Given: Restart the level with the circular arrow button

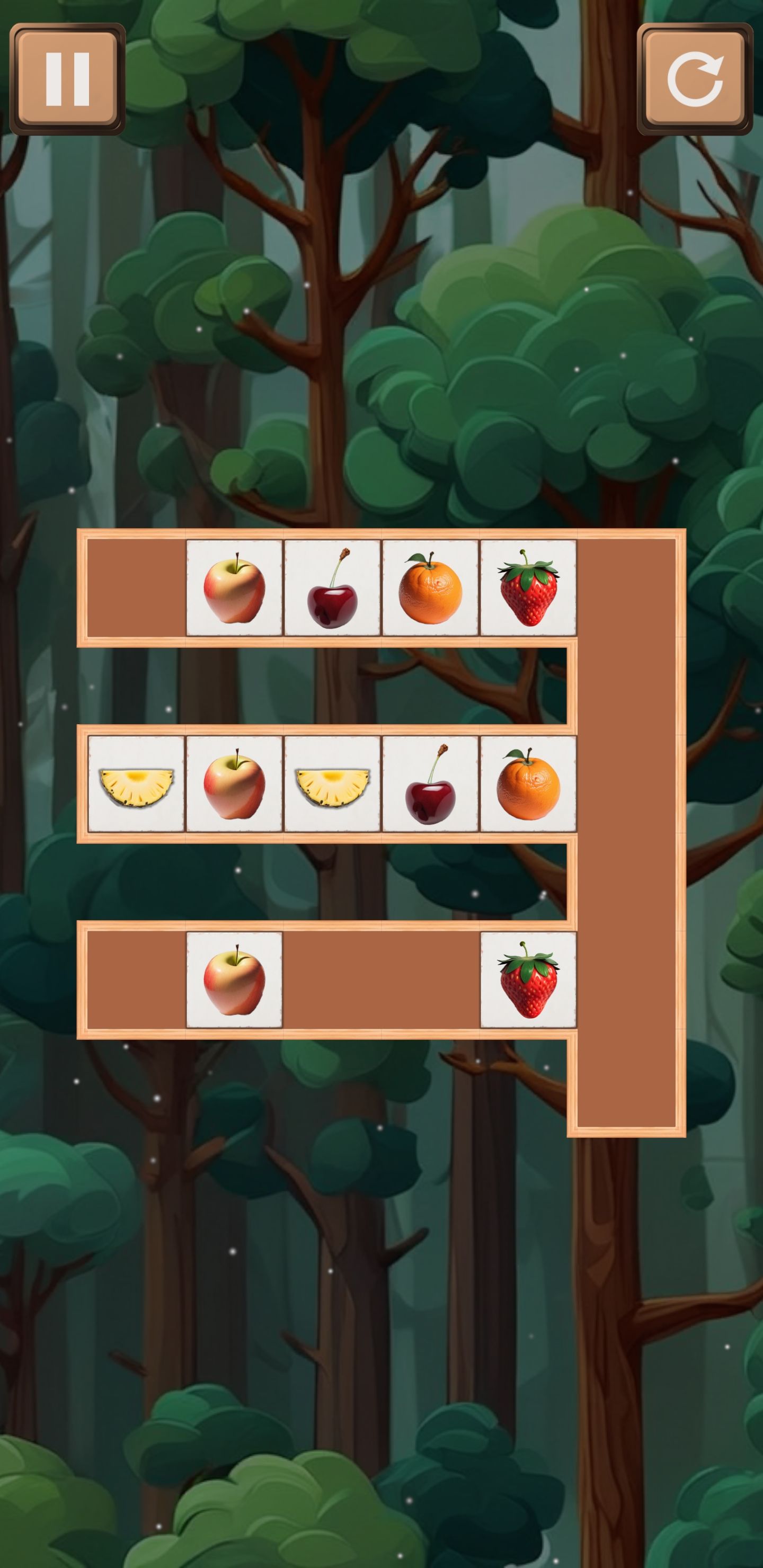Looking at the screenshot, I should click(x=694, y=79).
